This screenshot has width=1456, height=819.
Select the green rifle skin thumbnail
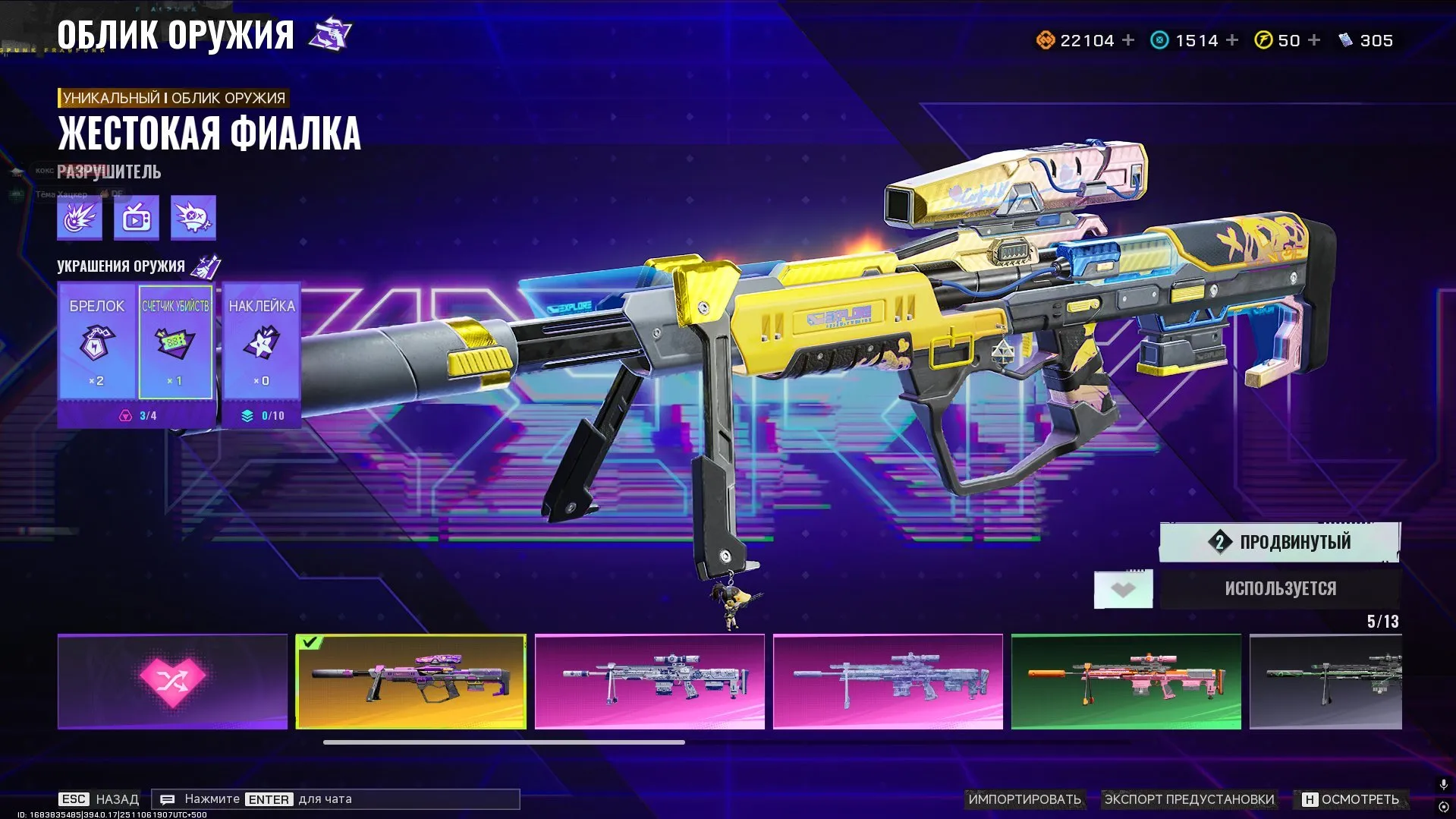1125,681
